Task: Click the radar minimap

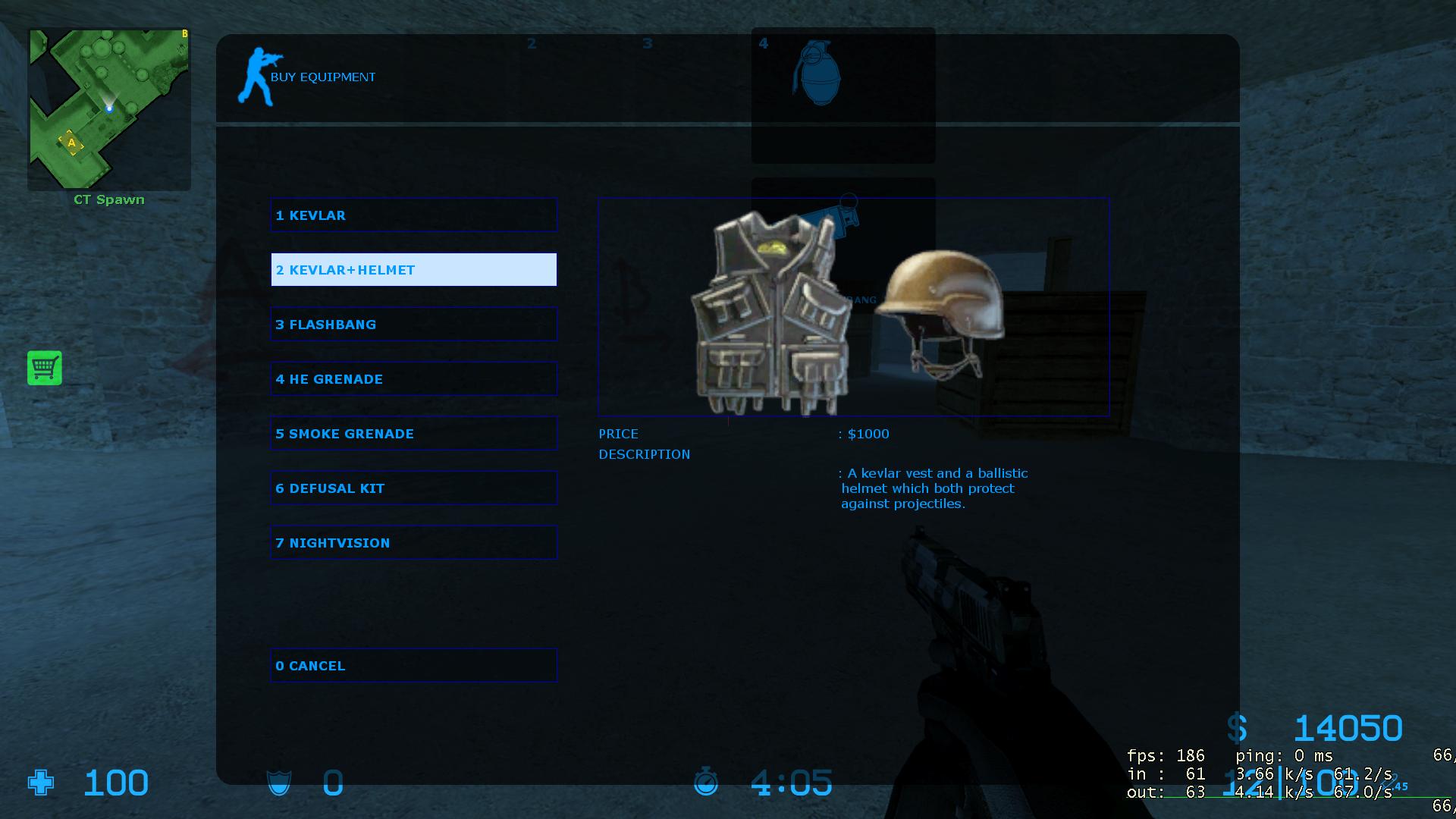Action: (x=109, y=109)
